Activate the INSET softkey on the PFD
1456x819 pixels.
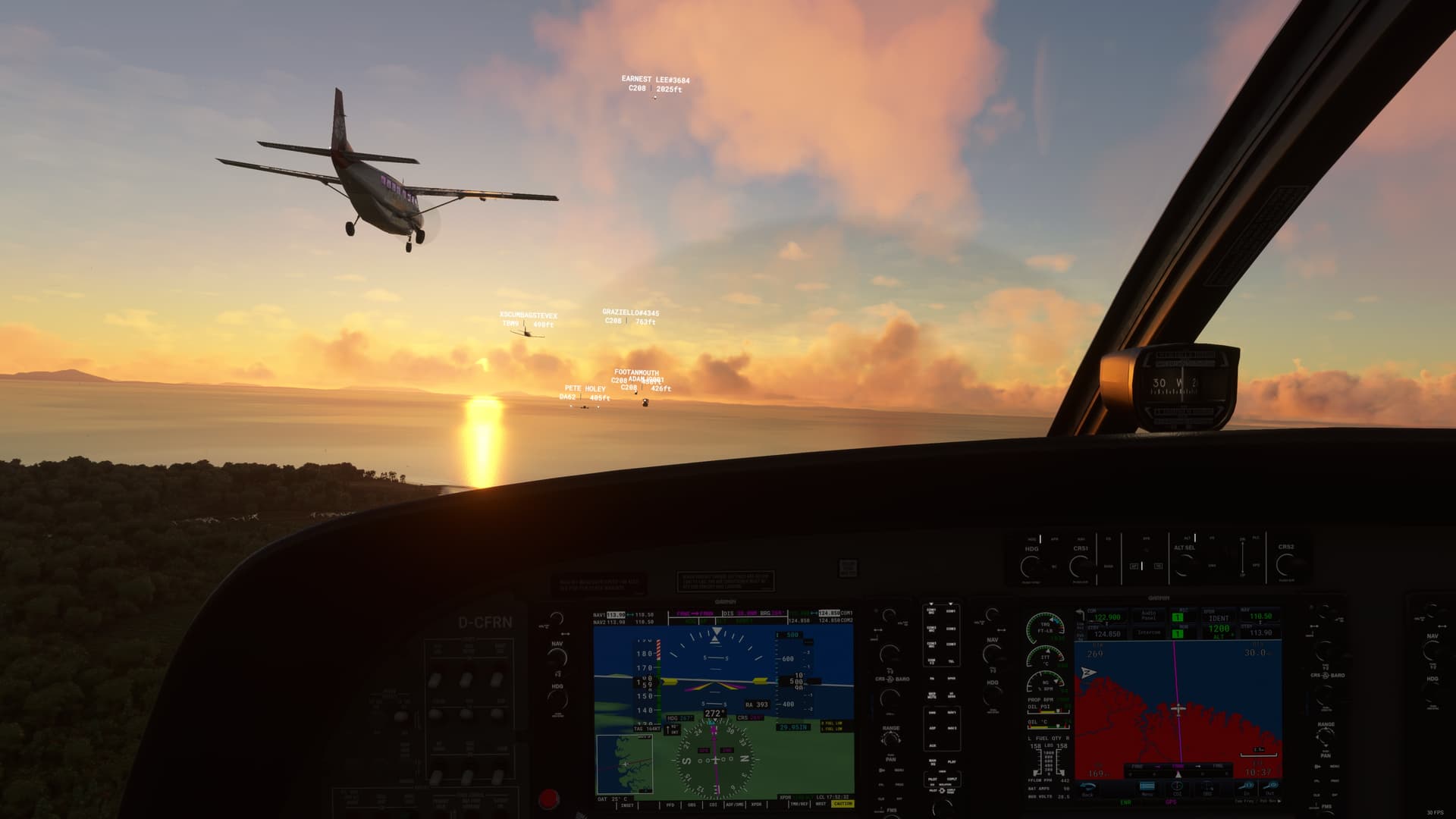627,805
